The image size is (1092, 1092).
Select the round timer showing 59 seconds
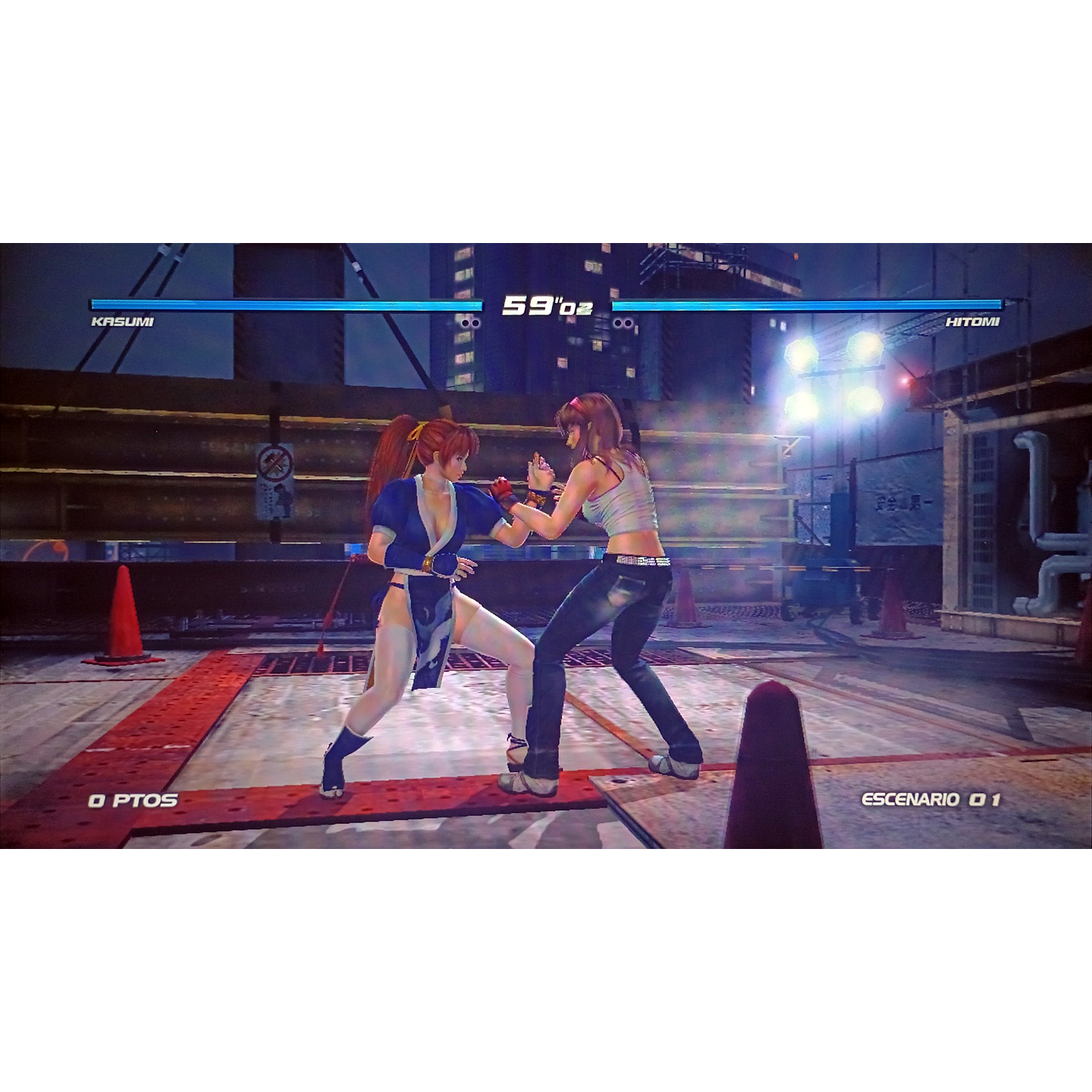click(546, 304)
